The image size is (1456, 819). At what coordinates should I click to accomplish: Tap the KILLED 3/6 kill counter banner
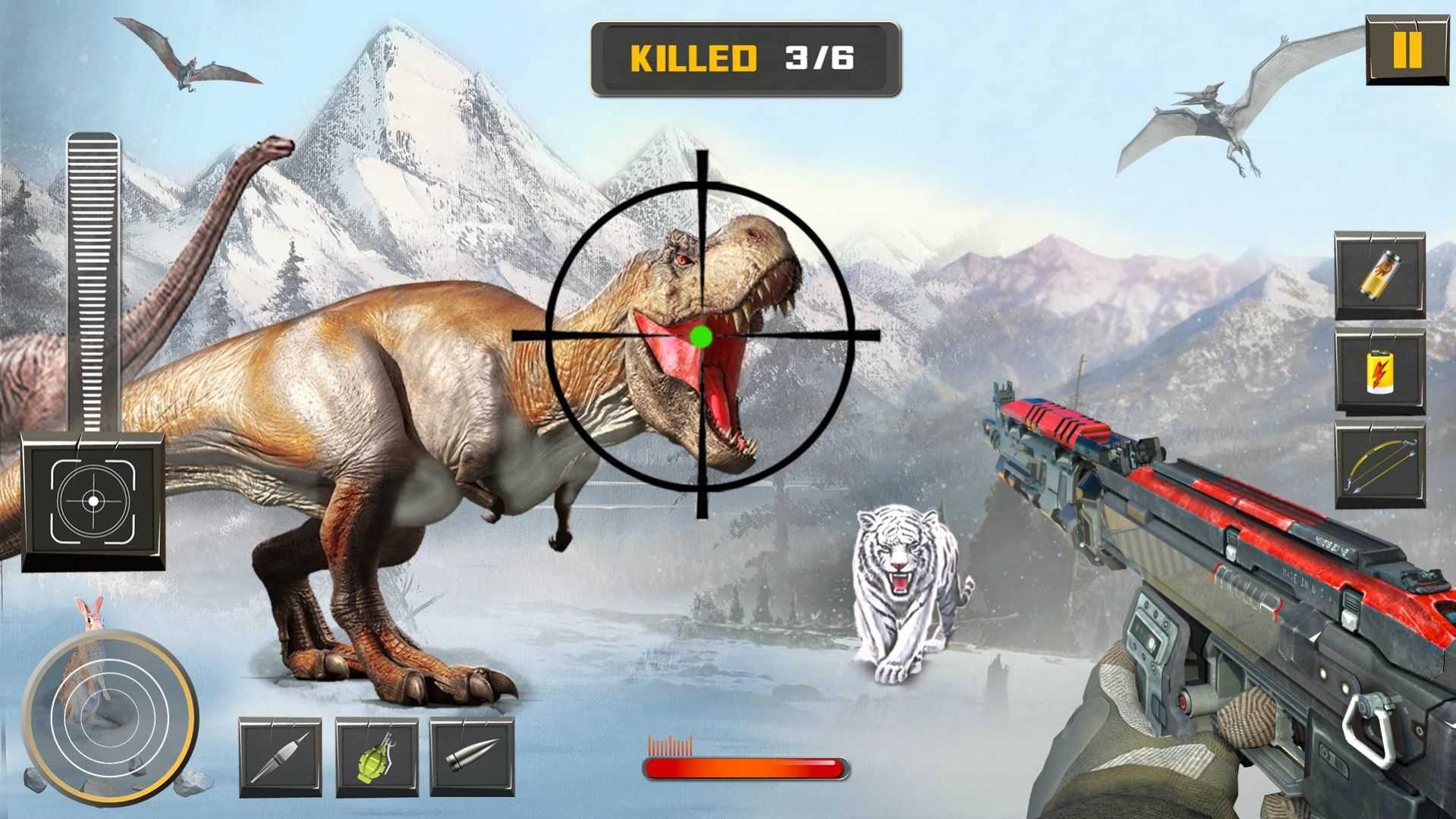tap(744, 58)
